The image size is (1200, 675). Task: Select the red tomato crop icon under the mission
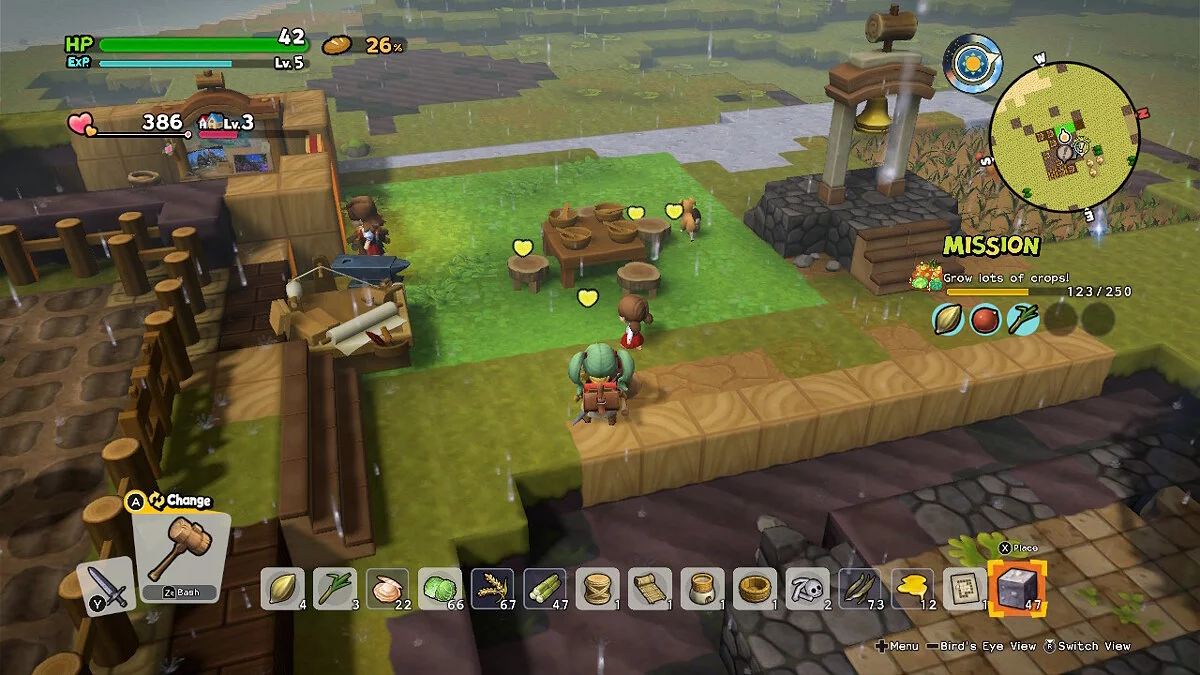pos(985,319)
